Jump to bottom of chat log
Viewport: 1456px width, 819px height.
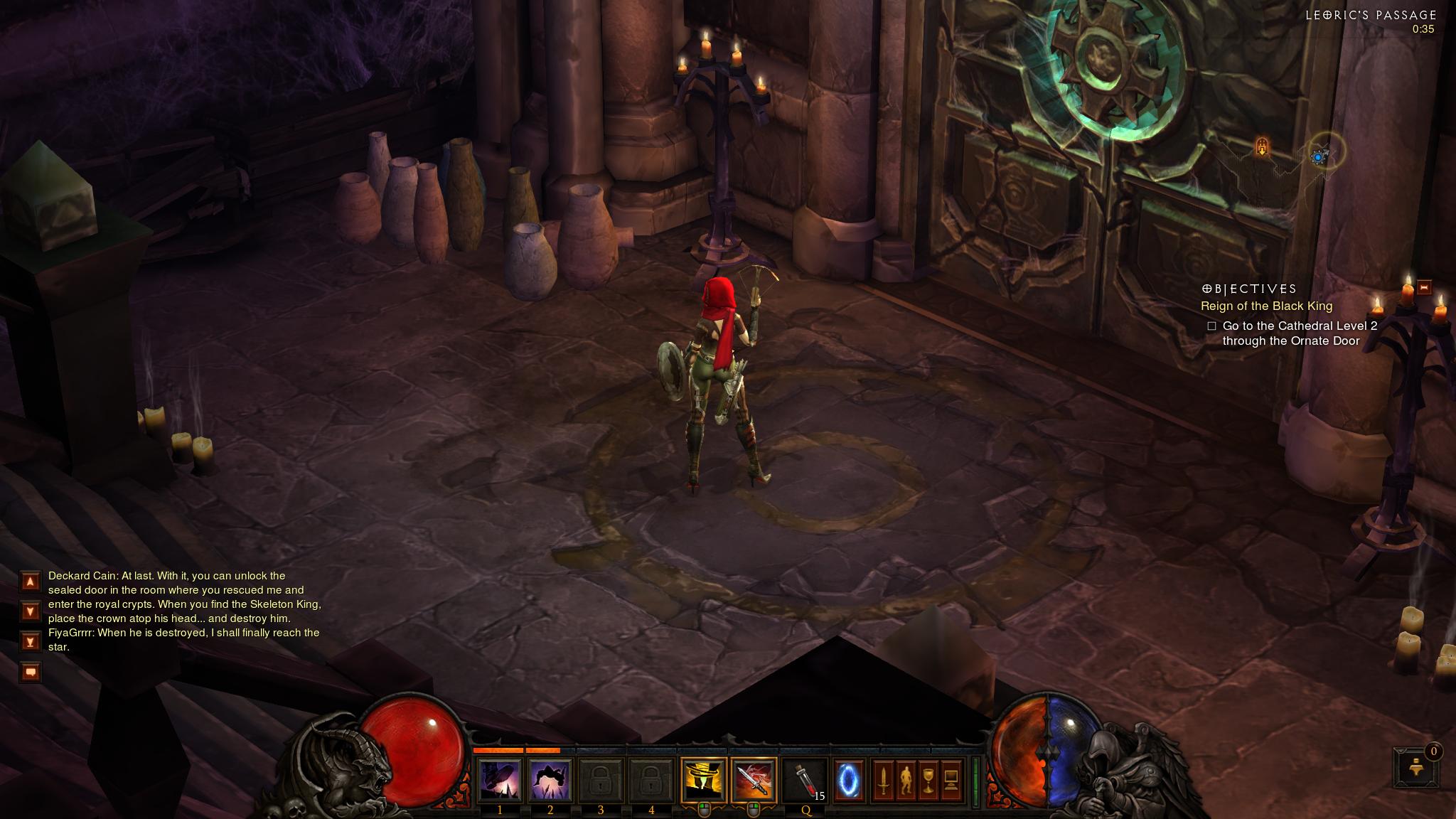(31, 641)
